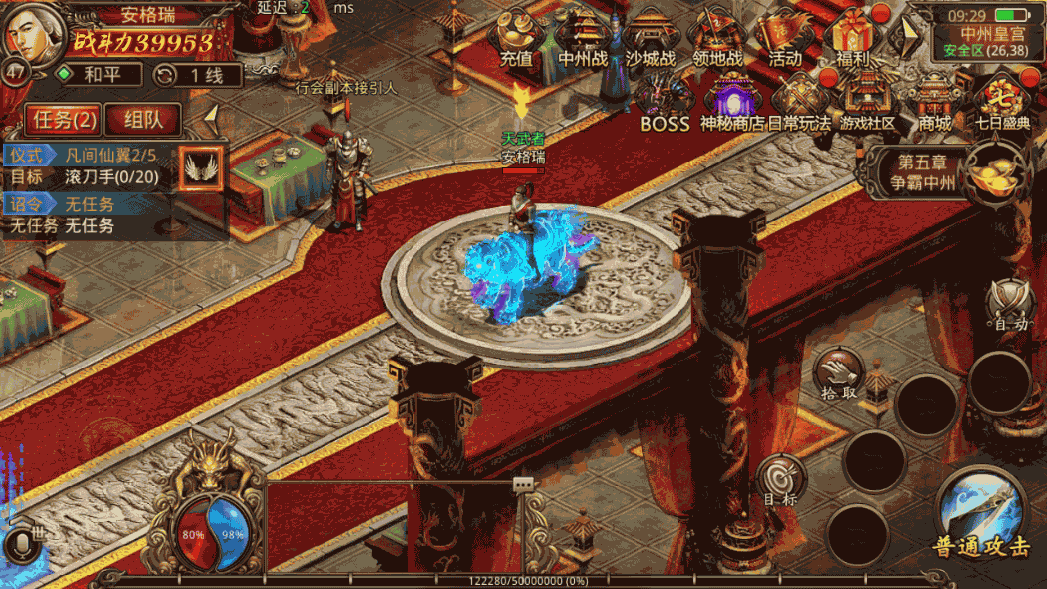Open the 商城 mall
This screenshot has width=1047, height=589.
point(935,104)
